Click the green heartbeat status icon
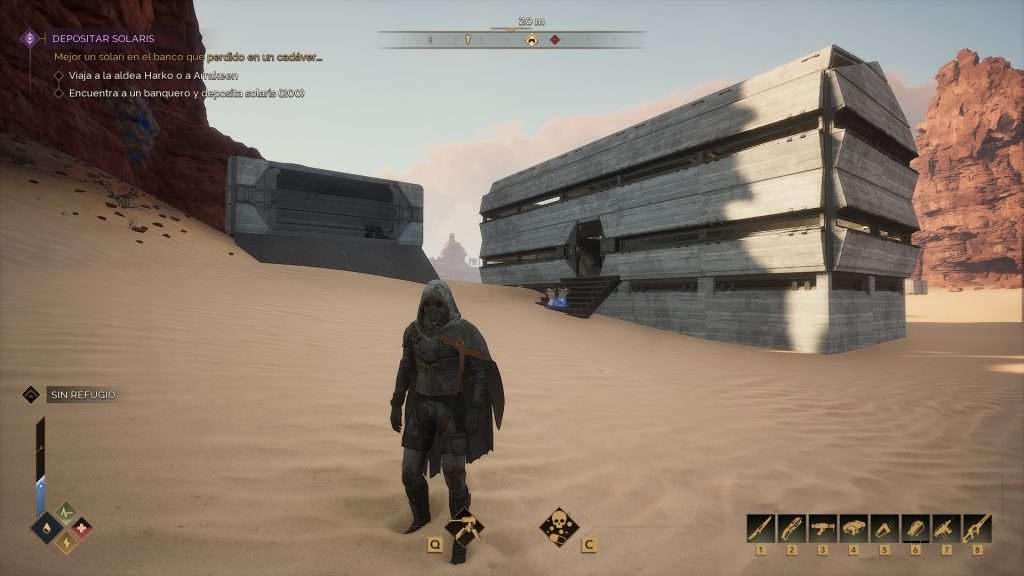 click(66, 513)
